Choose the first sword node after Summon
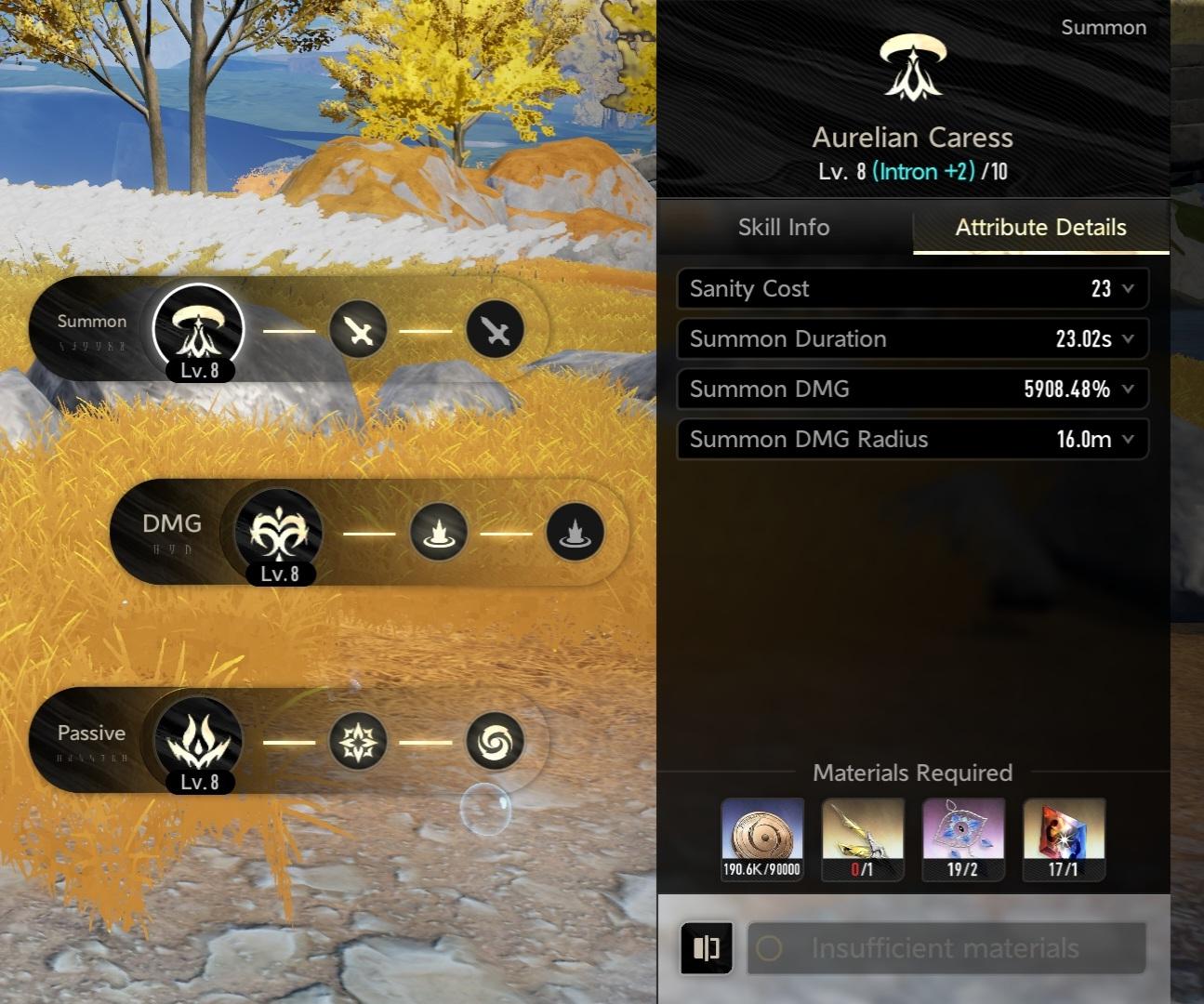The height and width of the screenshot is (1004, 1204). 359,329
